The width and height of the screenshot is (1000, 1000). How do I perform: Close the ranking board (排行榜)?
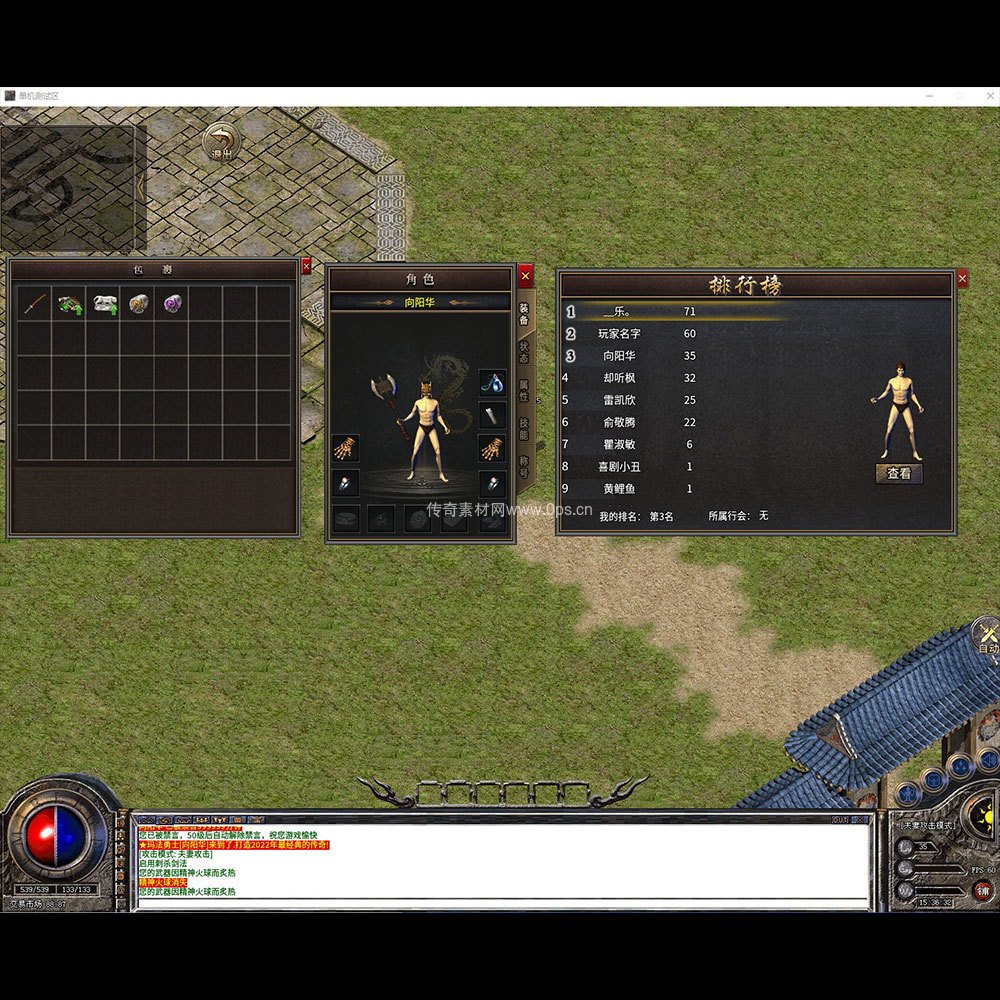tap(962, 279)
